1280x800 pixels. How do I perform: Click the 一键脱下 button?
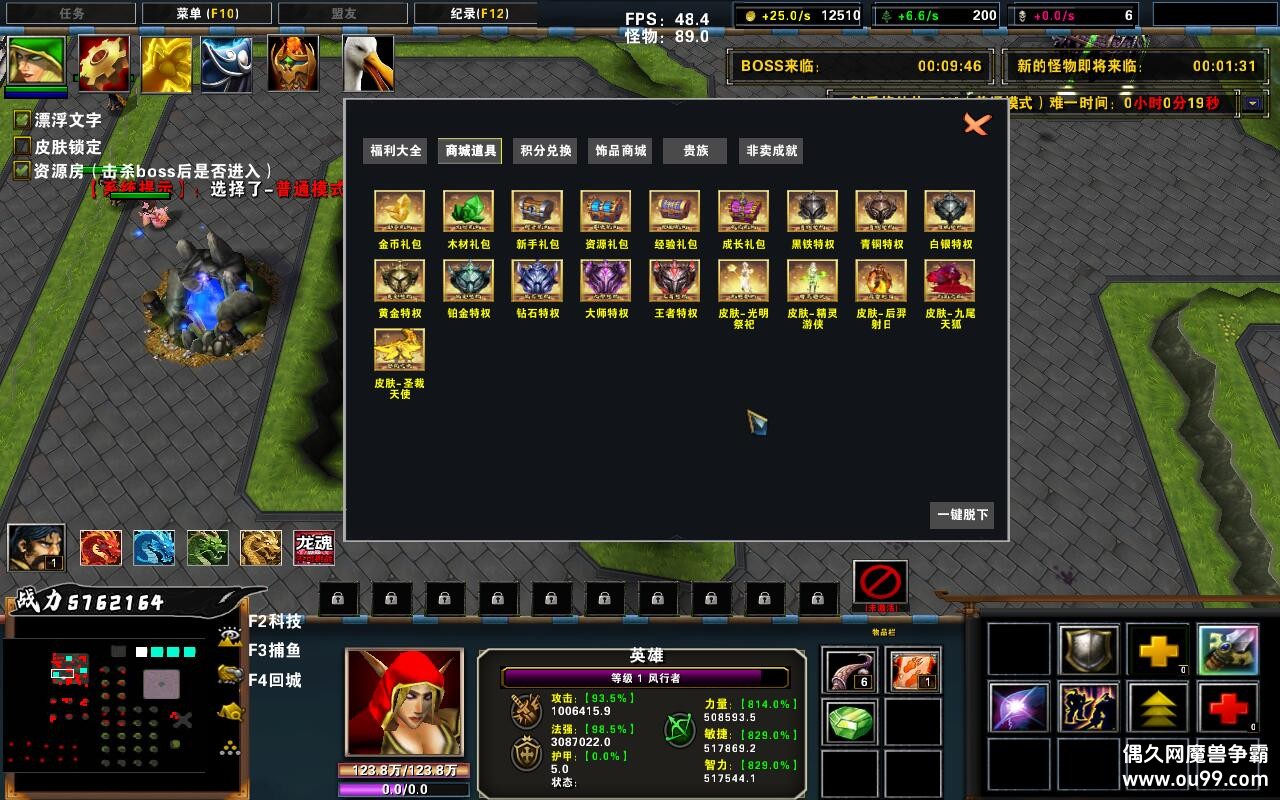point(962,515)
